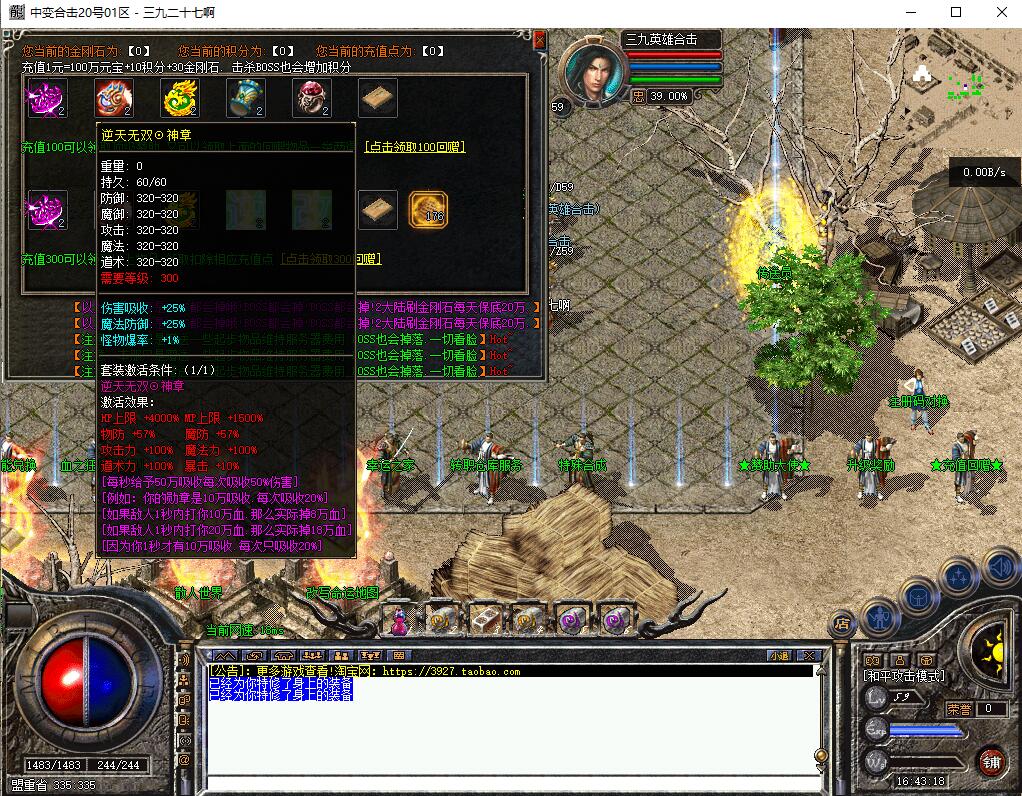Click the speaker sound button
This screenshot has width=1022, height=796.
click(x=999, y=567)
